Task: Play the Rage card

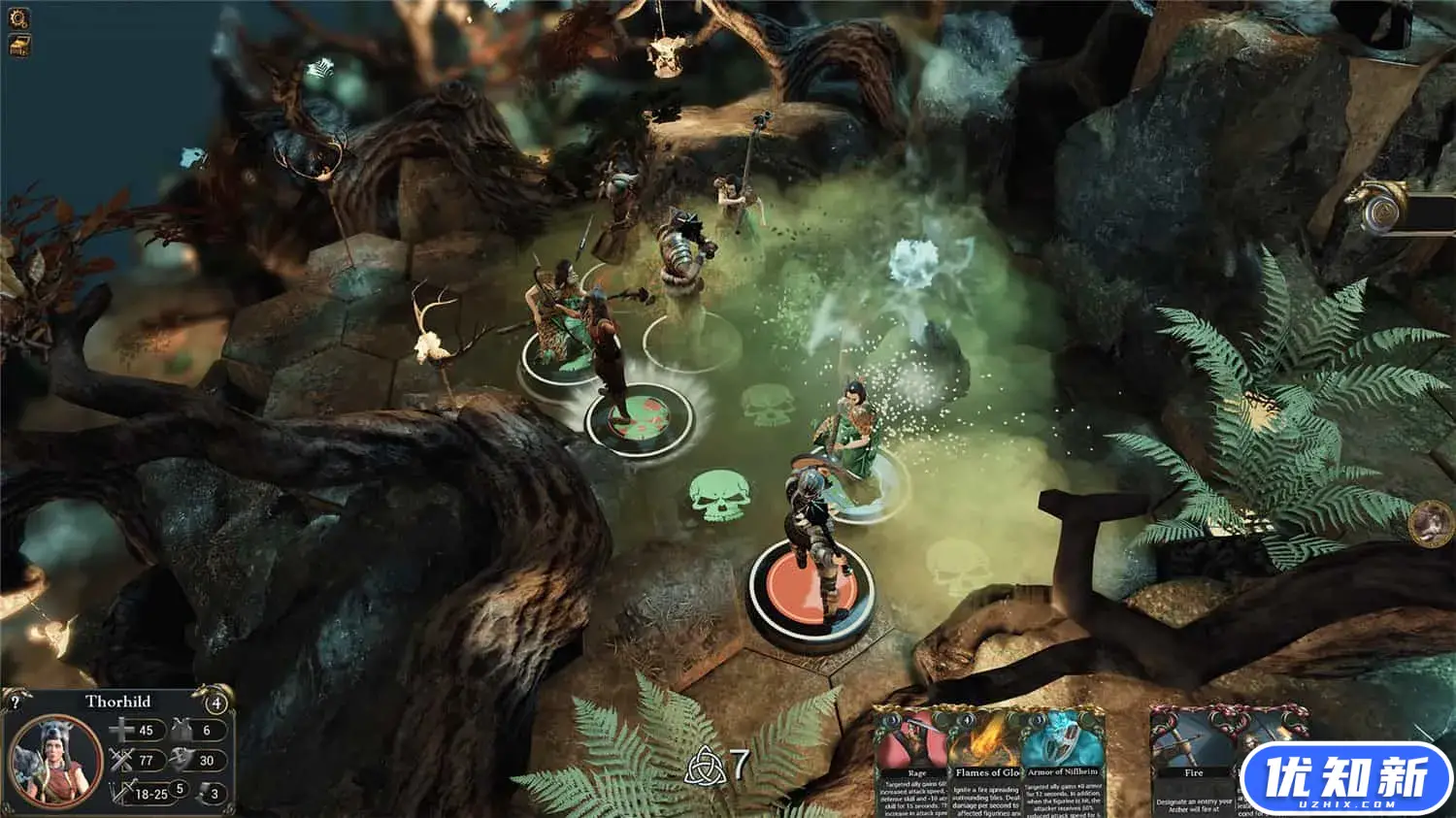Action: tap(912, 762)
